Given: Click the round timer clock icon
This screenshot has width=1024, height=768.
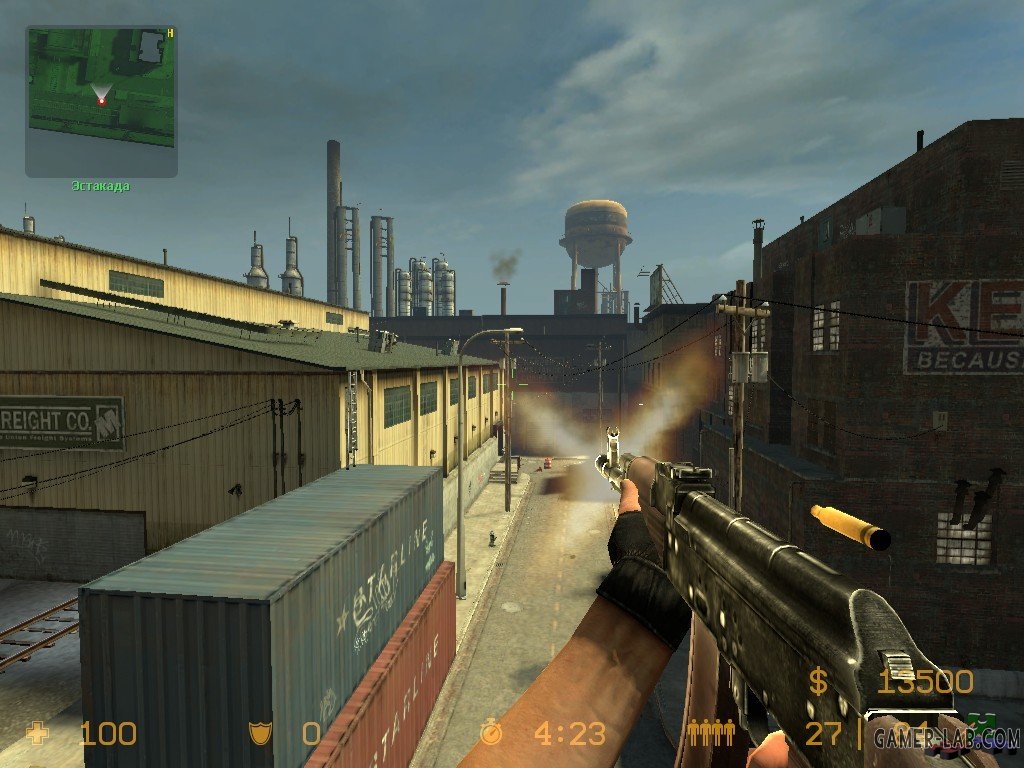Looking at the screenshot, I should coord(491,734).
